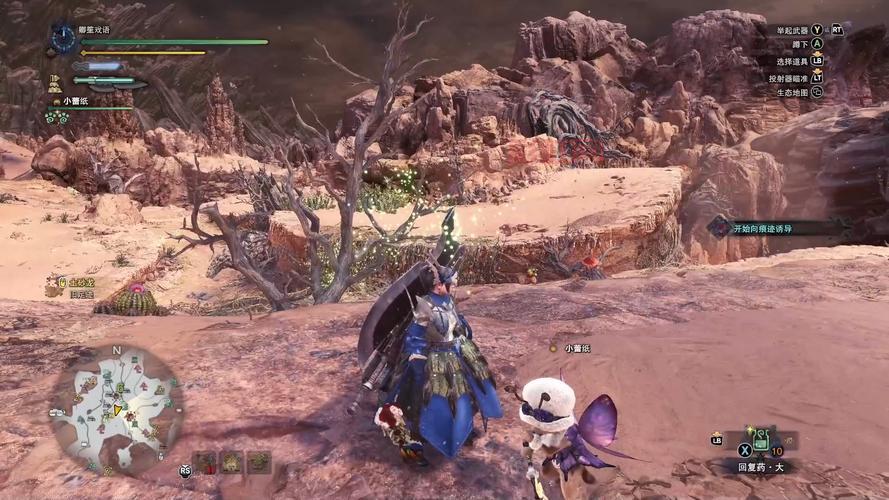
Task: Open the circular area minimap
Action: [x=117, y=407]
